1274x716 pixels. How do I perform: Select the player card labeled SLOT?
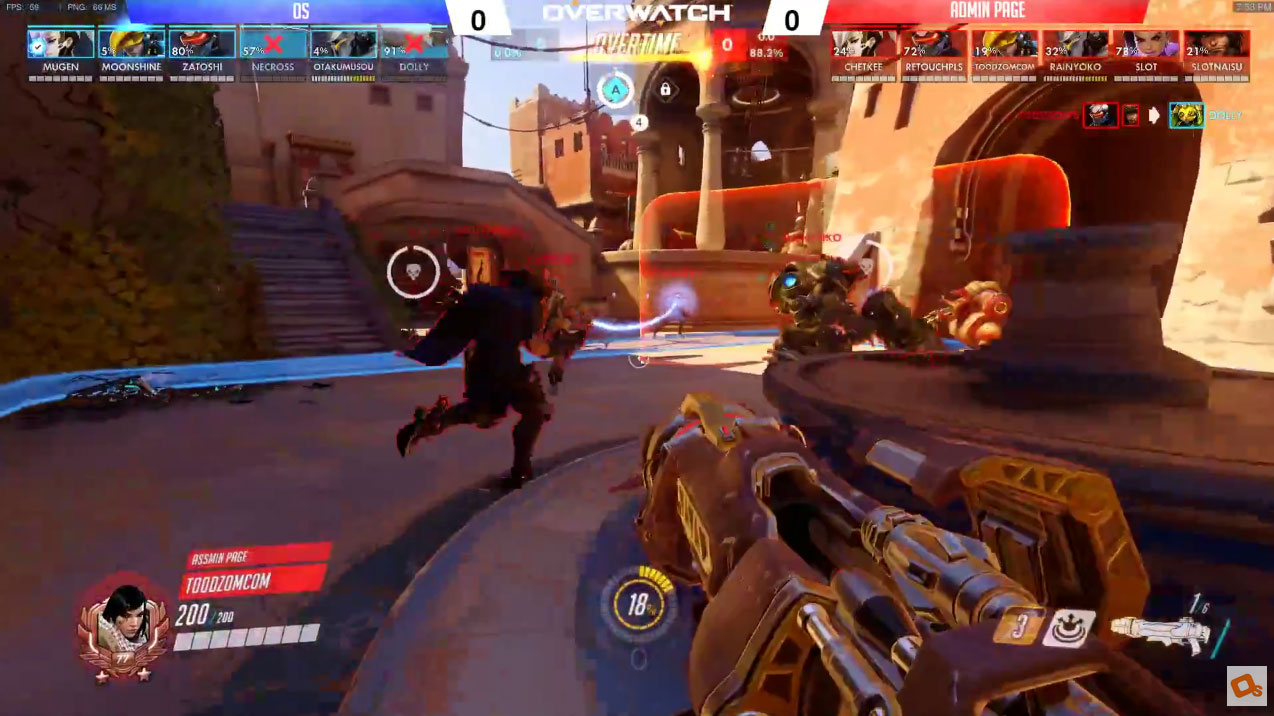[1146, 44]
